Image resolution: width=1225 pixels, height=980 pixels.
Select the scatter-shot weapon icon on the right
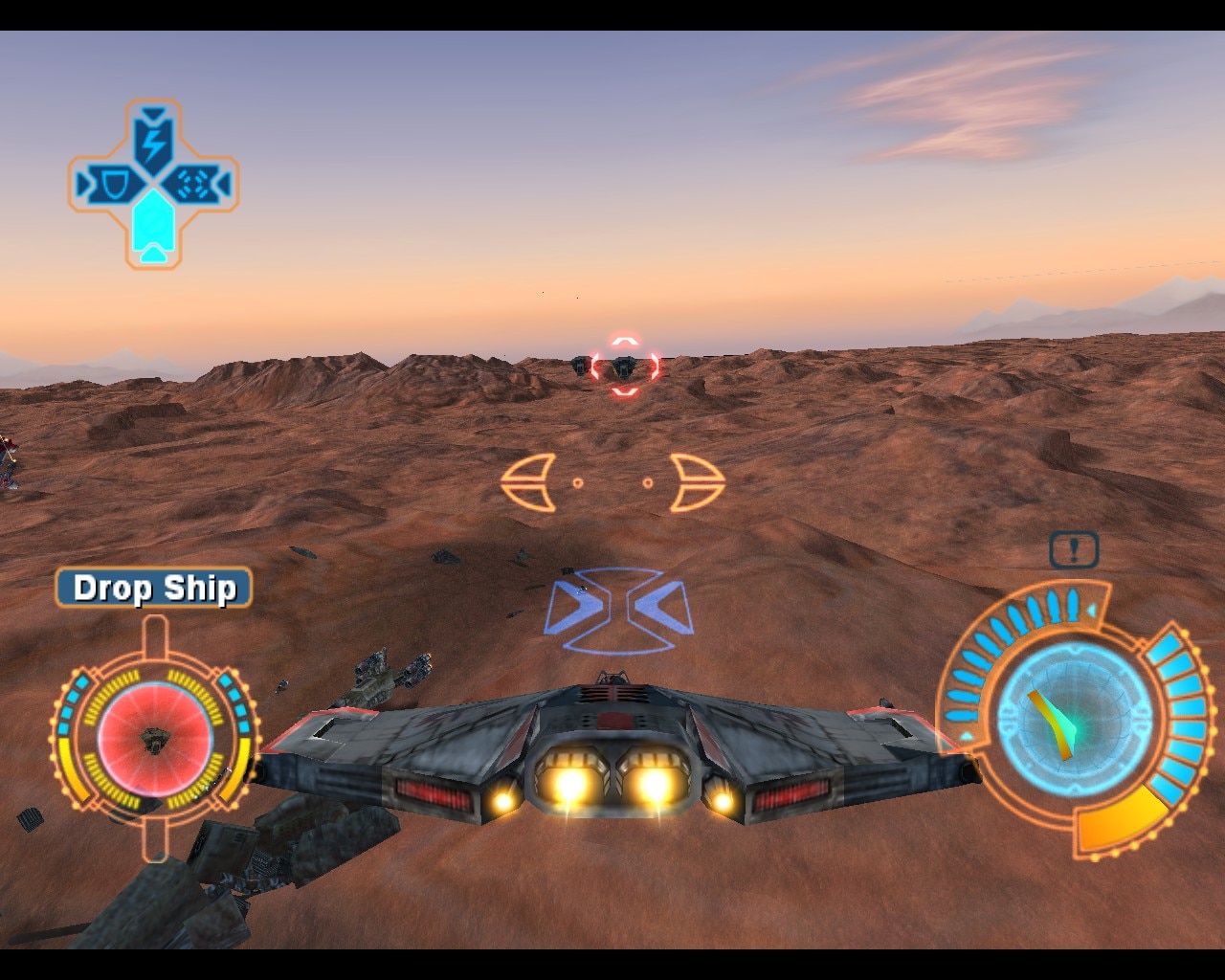pos(192,184)
